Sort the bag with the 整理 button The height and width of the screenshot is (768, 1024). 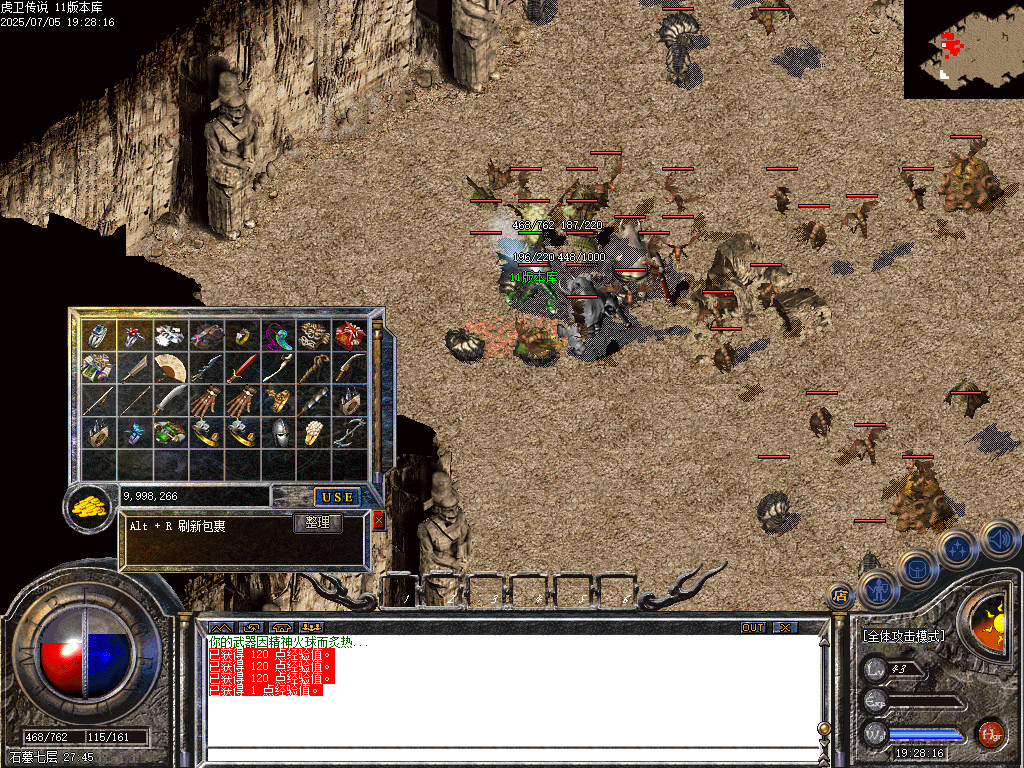[318, 523]
